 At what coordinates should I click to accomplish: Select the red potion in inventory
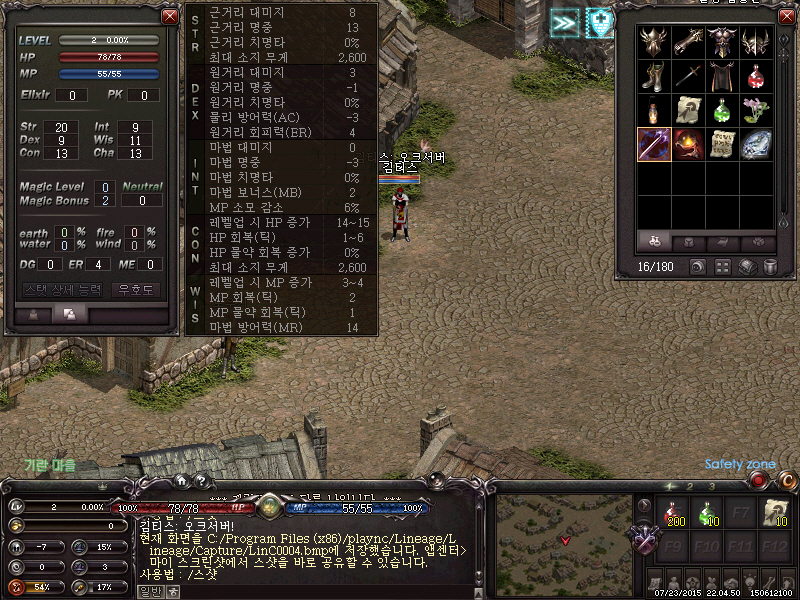coord(756,76)
